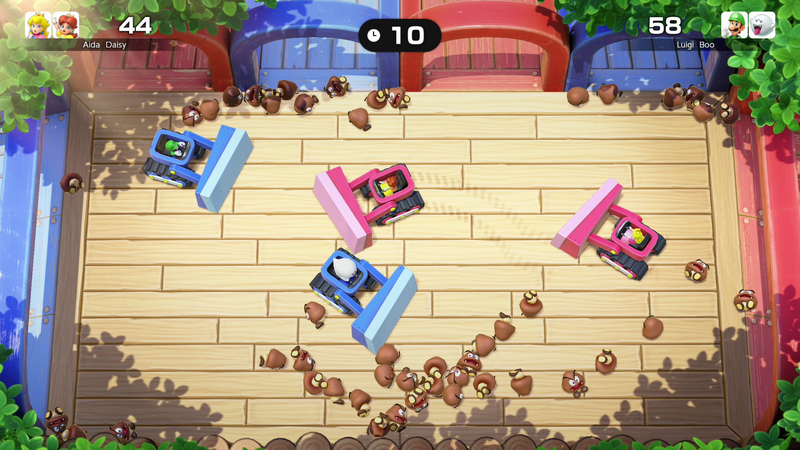800x450 pixels.
Task: Select Aida's Peach portrait icon
Action: tap(38, 24)
